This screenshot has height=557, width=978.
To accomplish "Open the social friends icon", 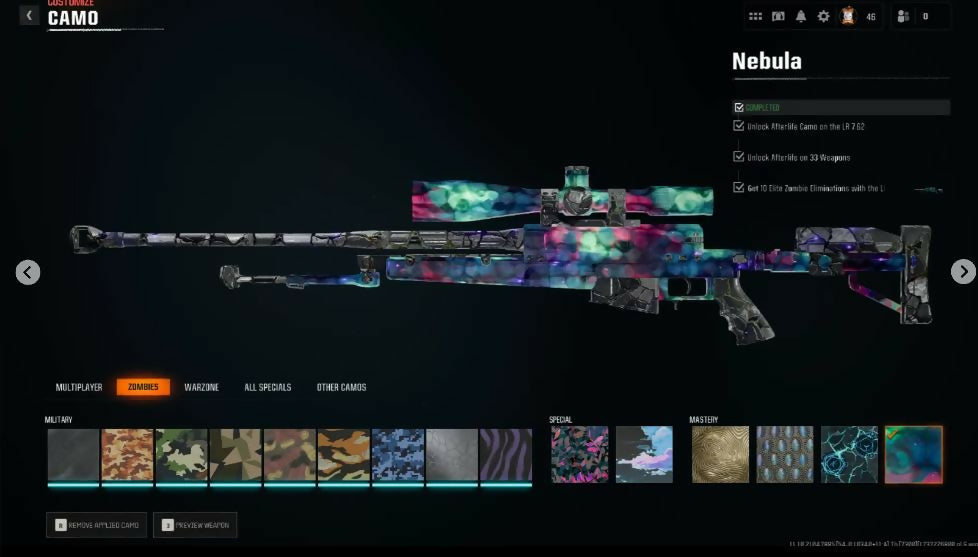I will tap(904, 16).
